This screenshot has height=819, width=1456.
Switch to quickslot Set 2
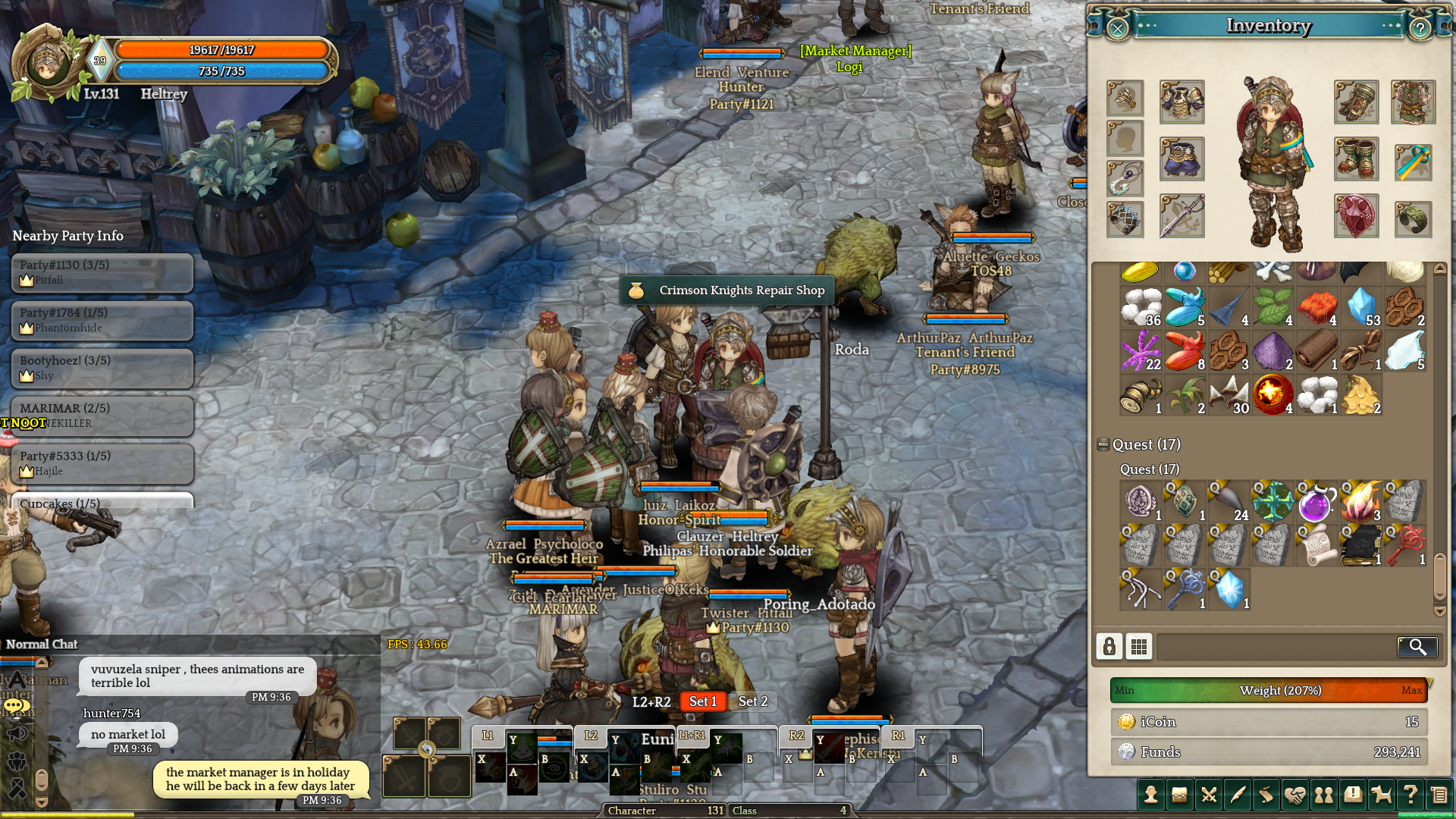(752, 701)
